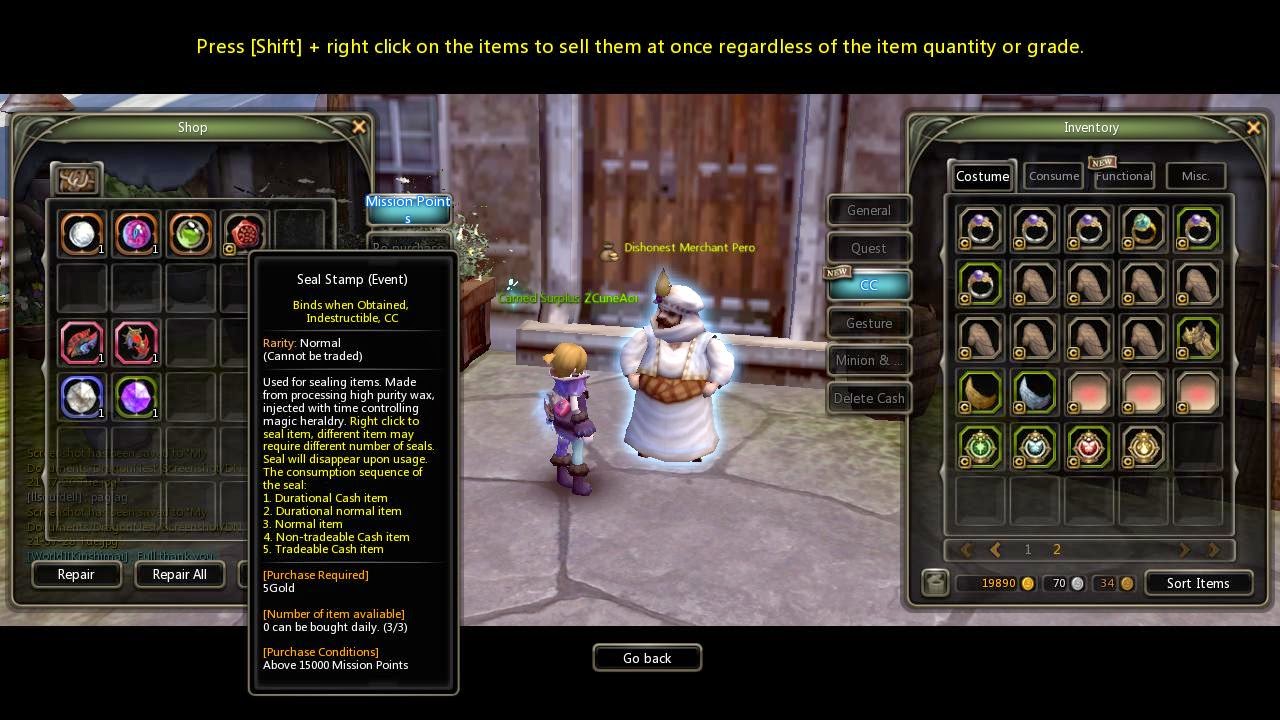
Task: Show the Functional inventory tab
Action: [1124, 176]
